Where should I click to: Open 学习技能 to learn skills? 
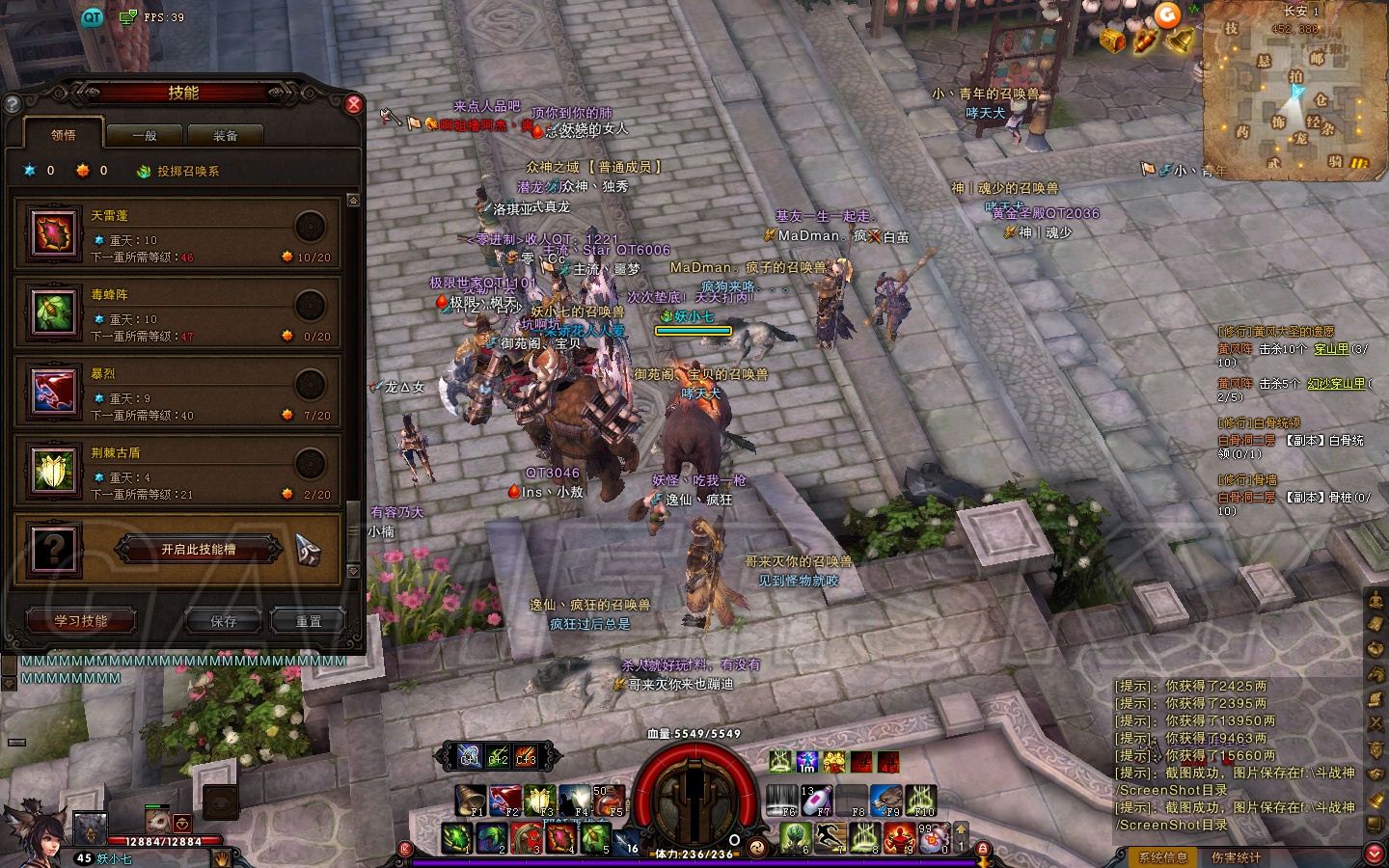pos(81,621)
